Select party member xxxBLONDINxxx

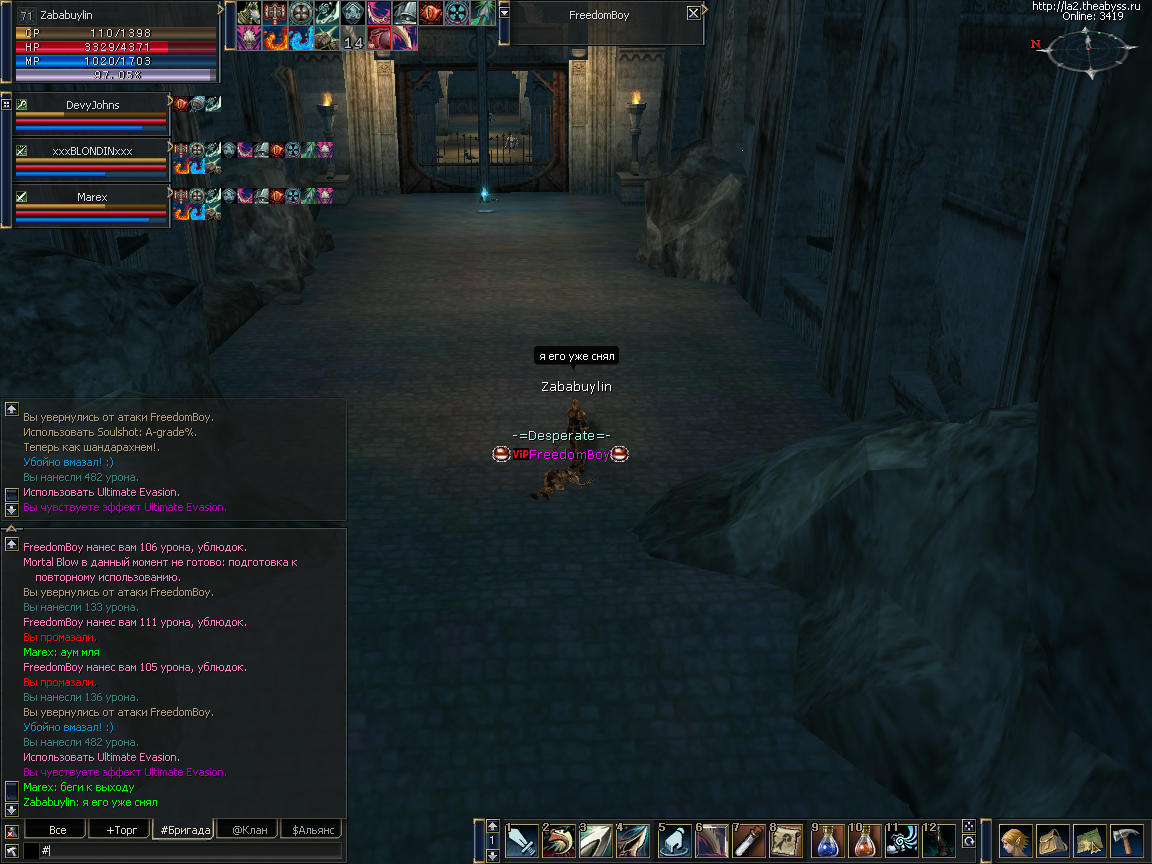point(92,151)
